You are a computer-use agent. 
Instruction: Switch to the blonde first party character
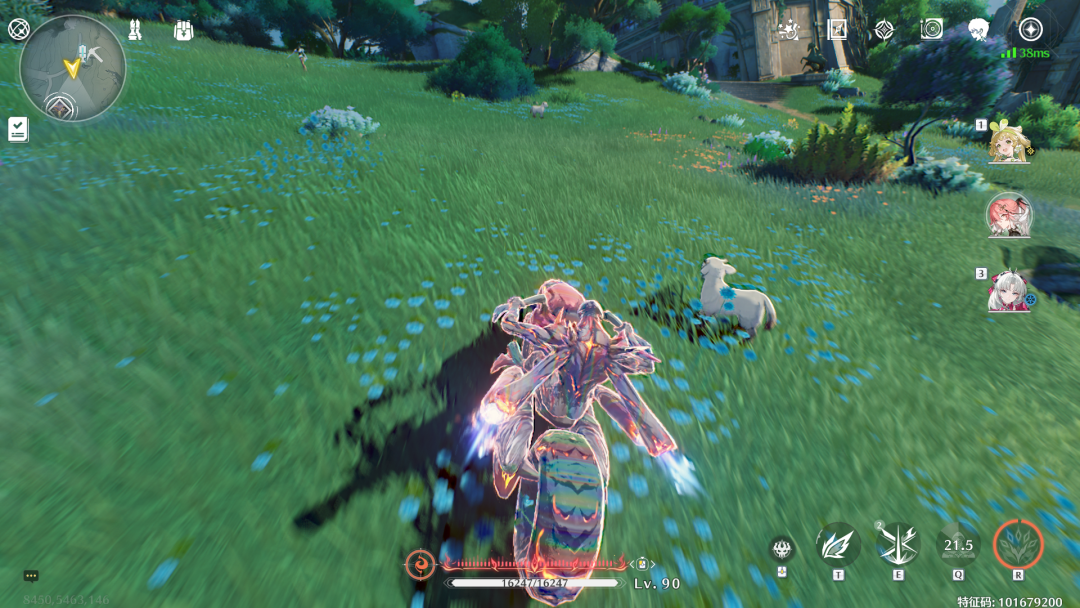click(1008, 144)
